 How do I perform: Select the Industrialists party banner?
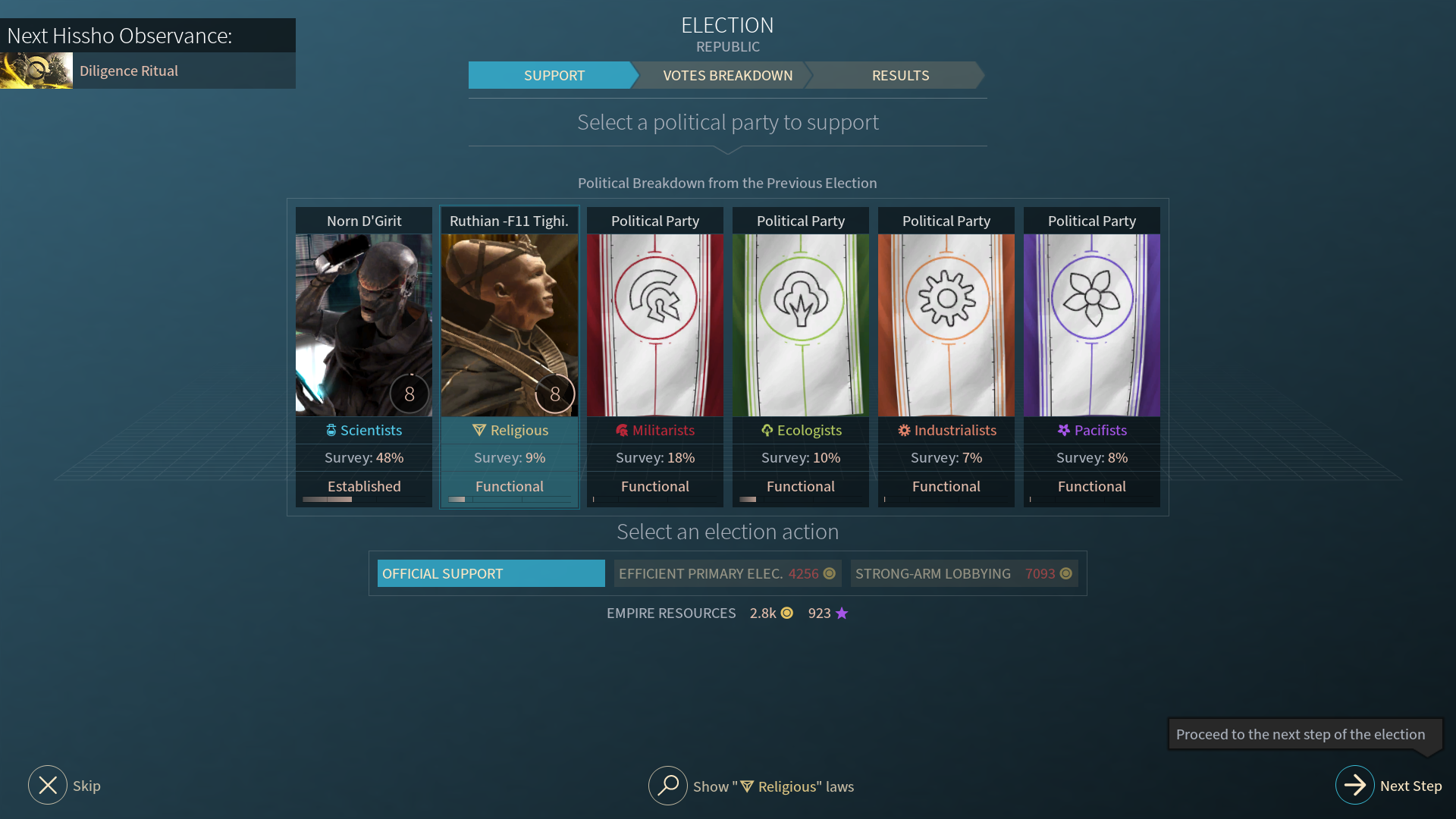tap(946, 326)
